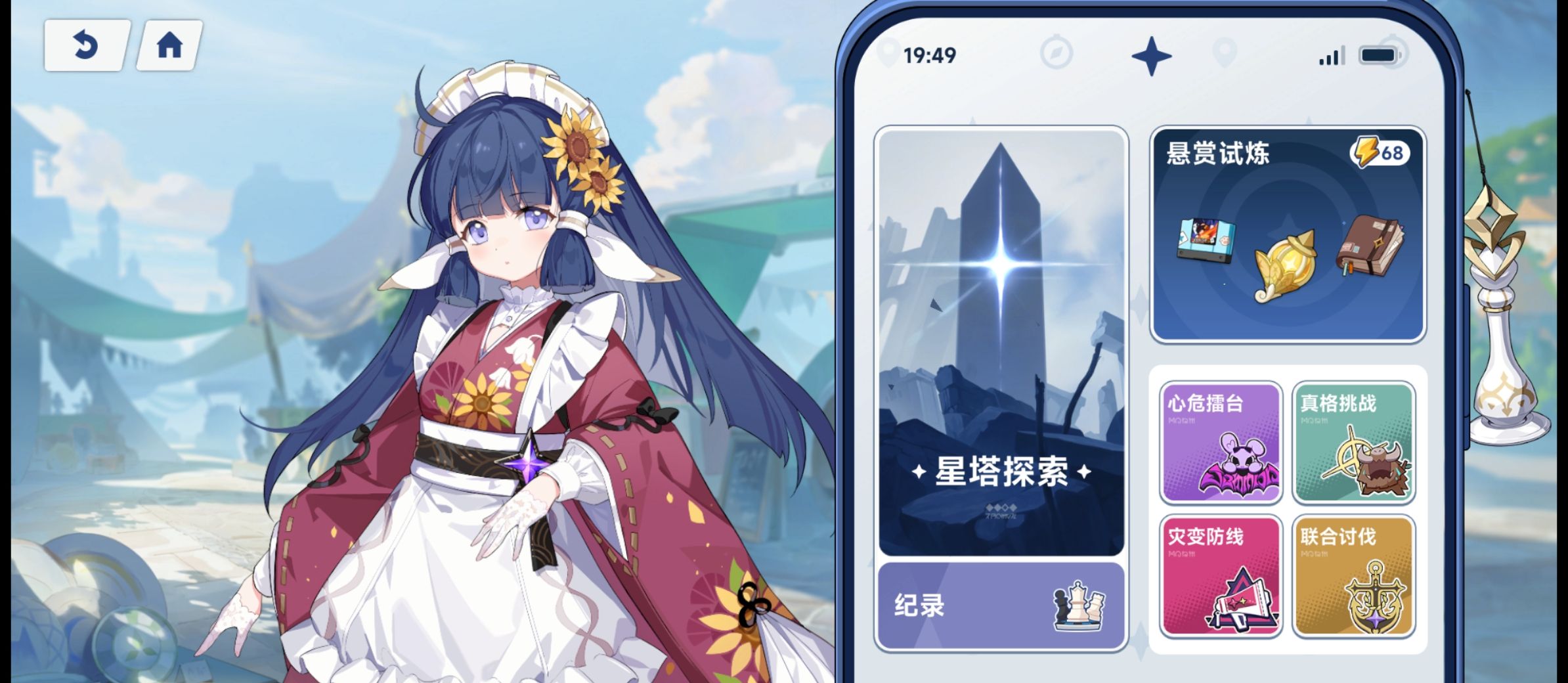Click the back arrow button
The height and width of the screenshot is (683, 1568).
87,45
